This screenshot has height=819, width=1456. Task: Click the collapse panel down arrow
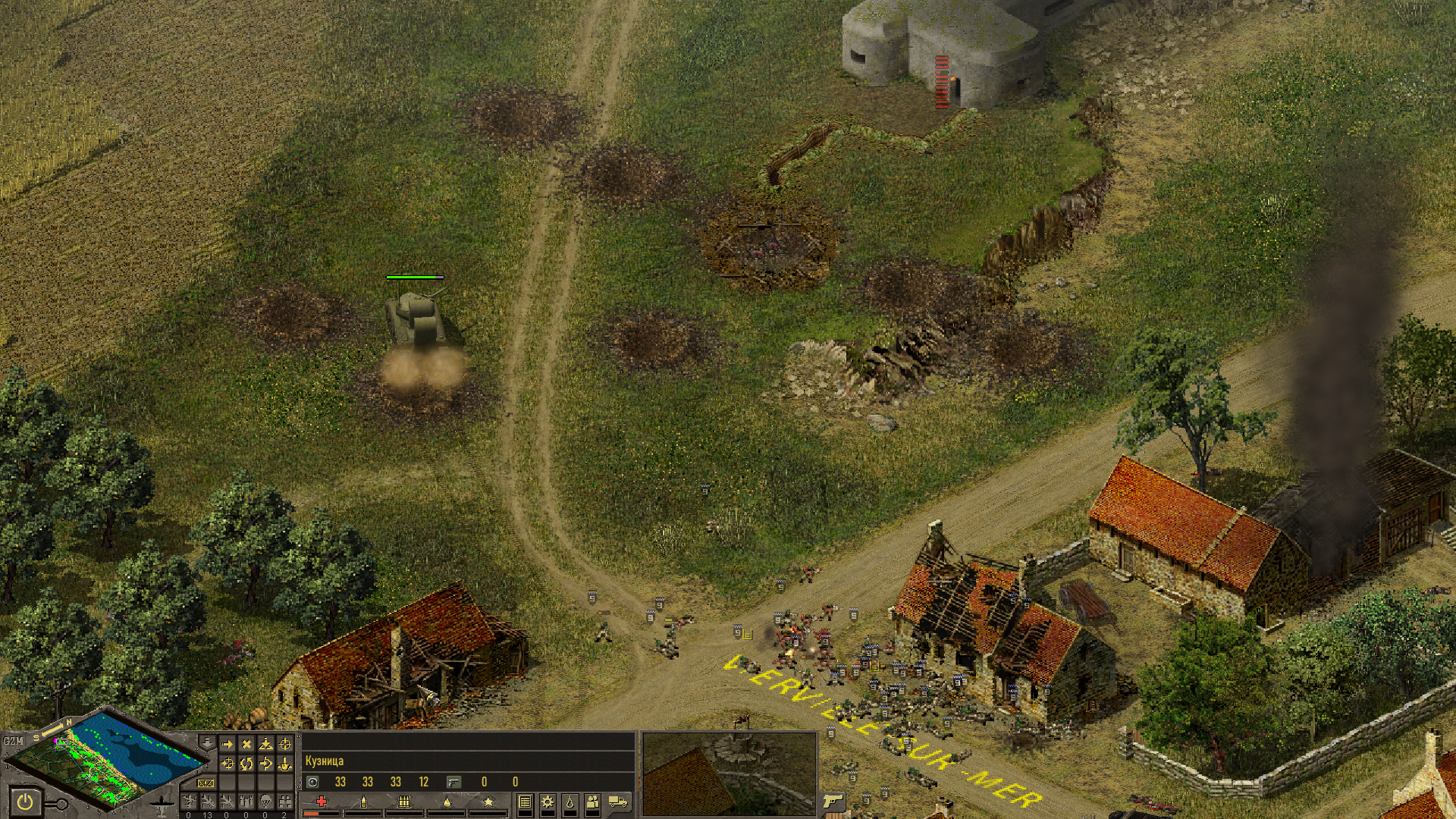pos(206,742)
